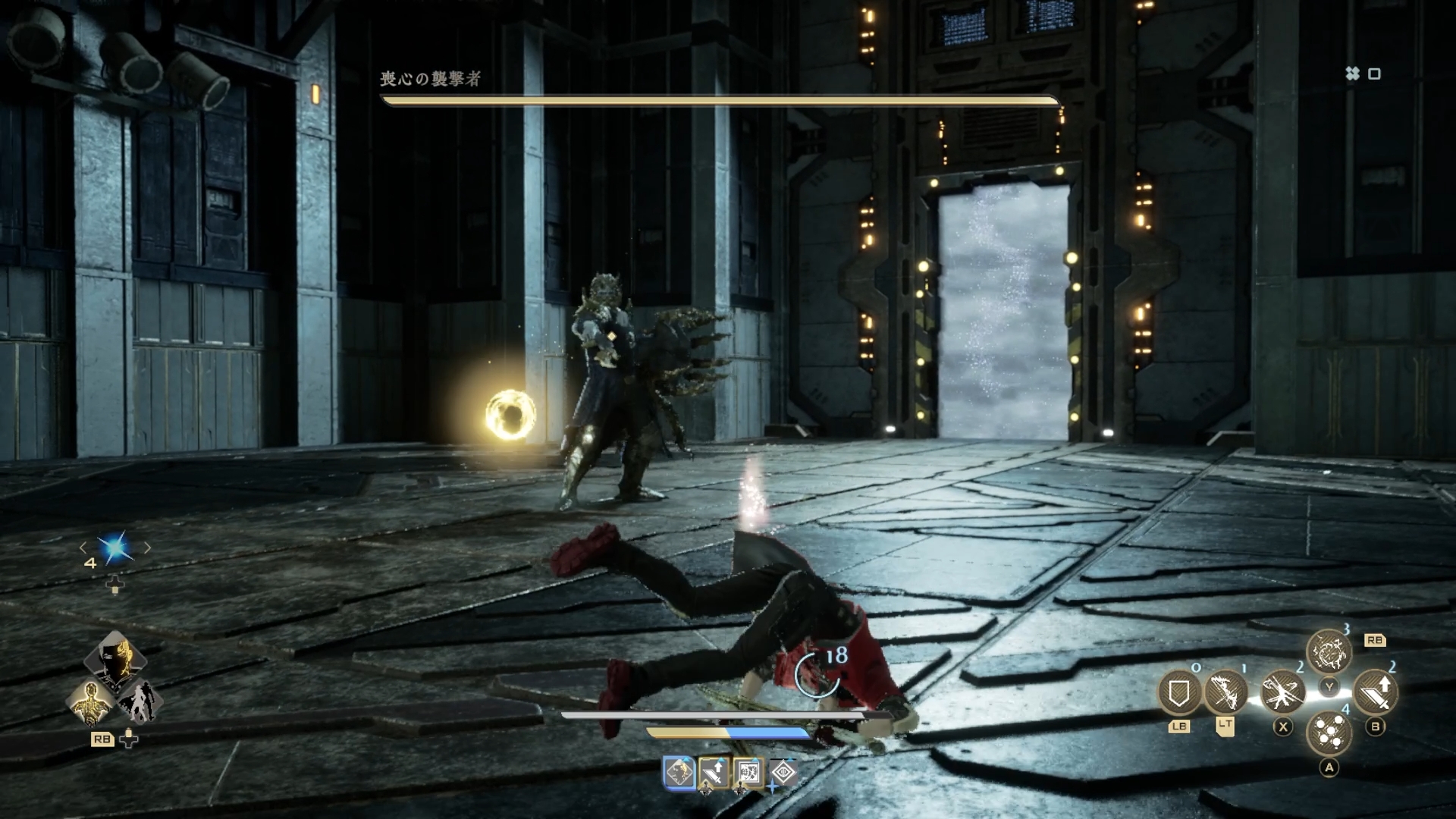Pick the two-silhouette partner icon

point(139,701)
